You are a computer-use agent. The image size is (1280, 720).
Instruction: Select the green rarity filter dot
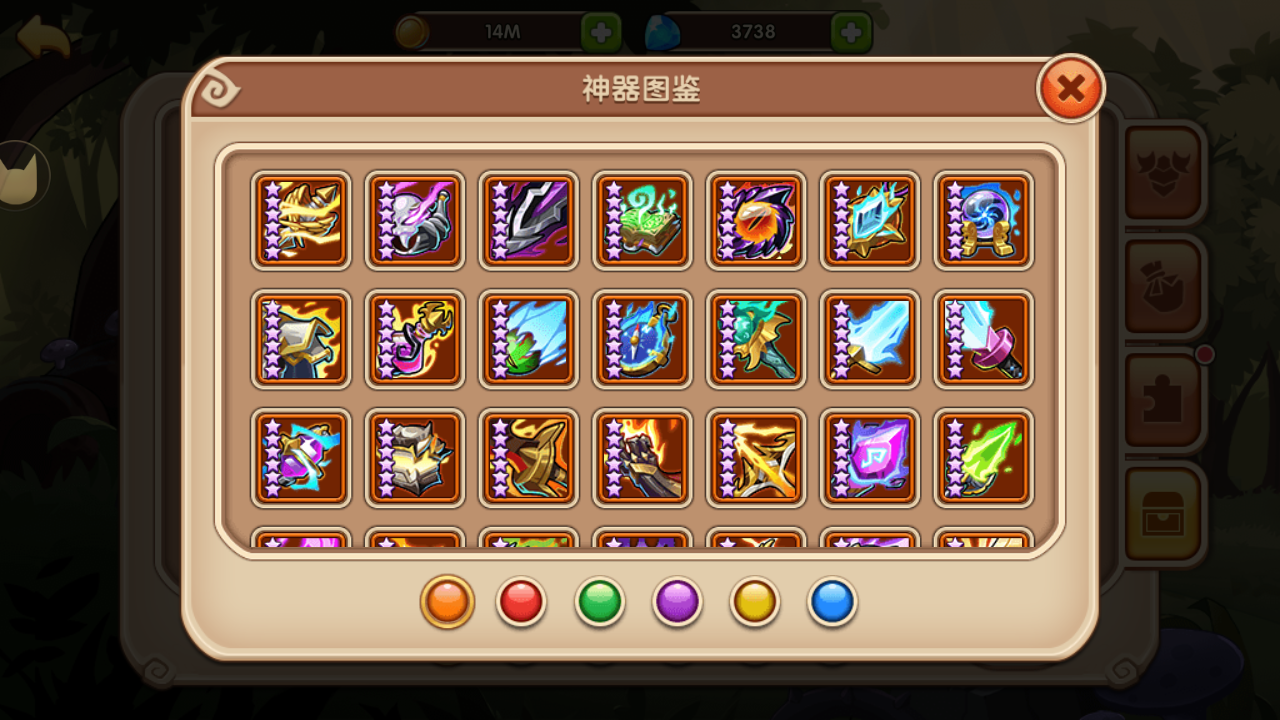point(599,601)
